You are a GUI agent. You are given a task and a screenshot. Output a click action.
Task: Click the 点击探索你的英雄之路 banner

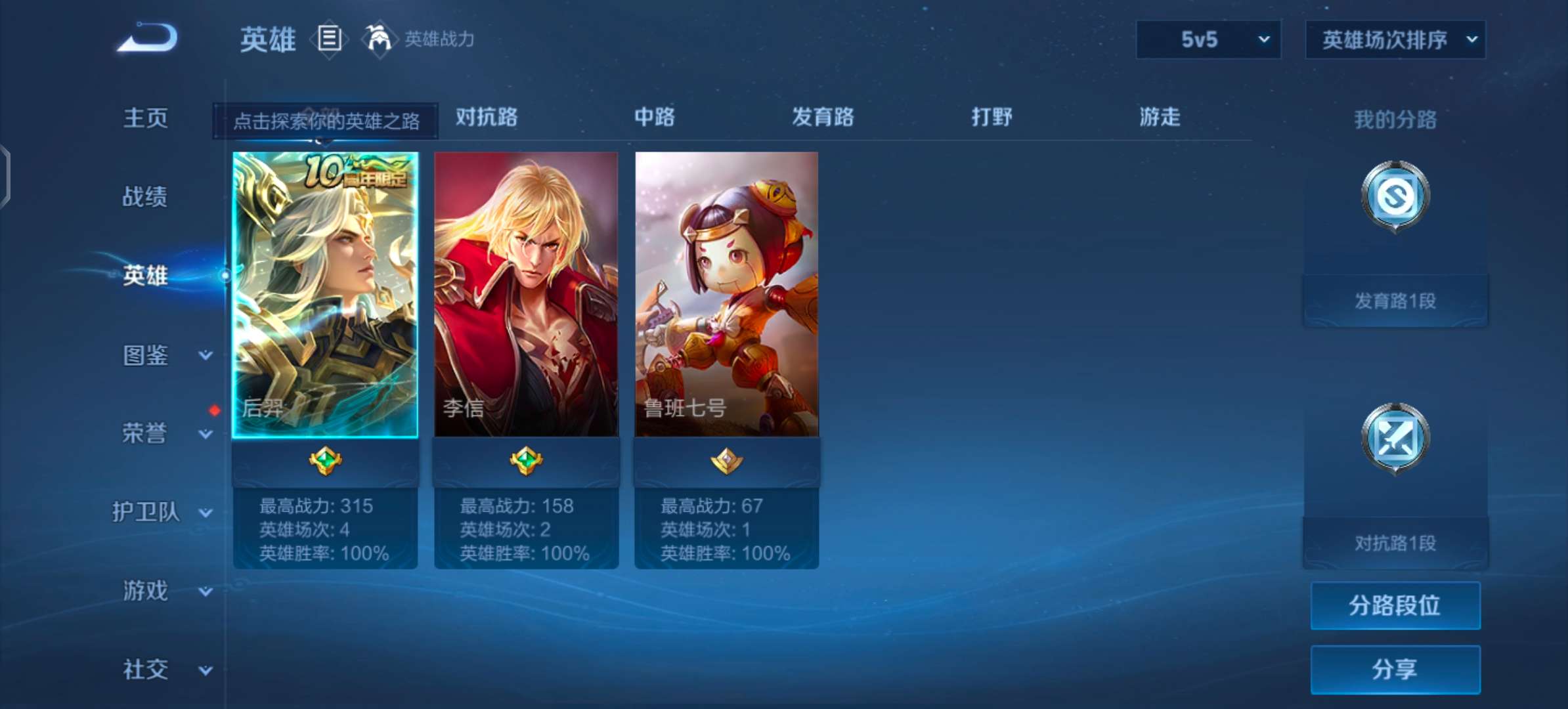[x=324, y=121]
